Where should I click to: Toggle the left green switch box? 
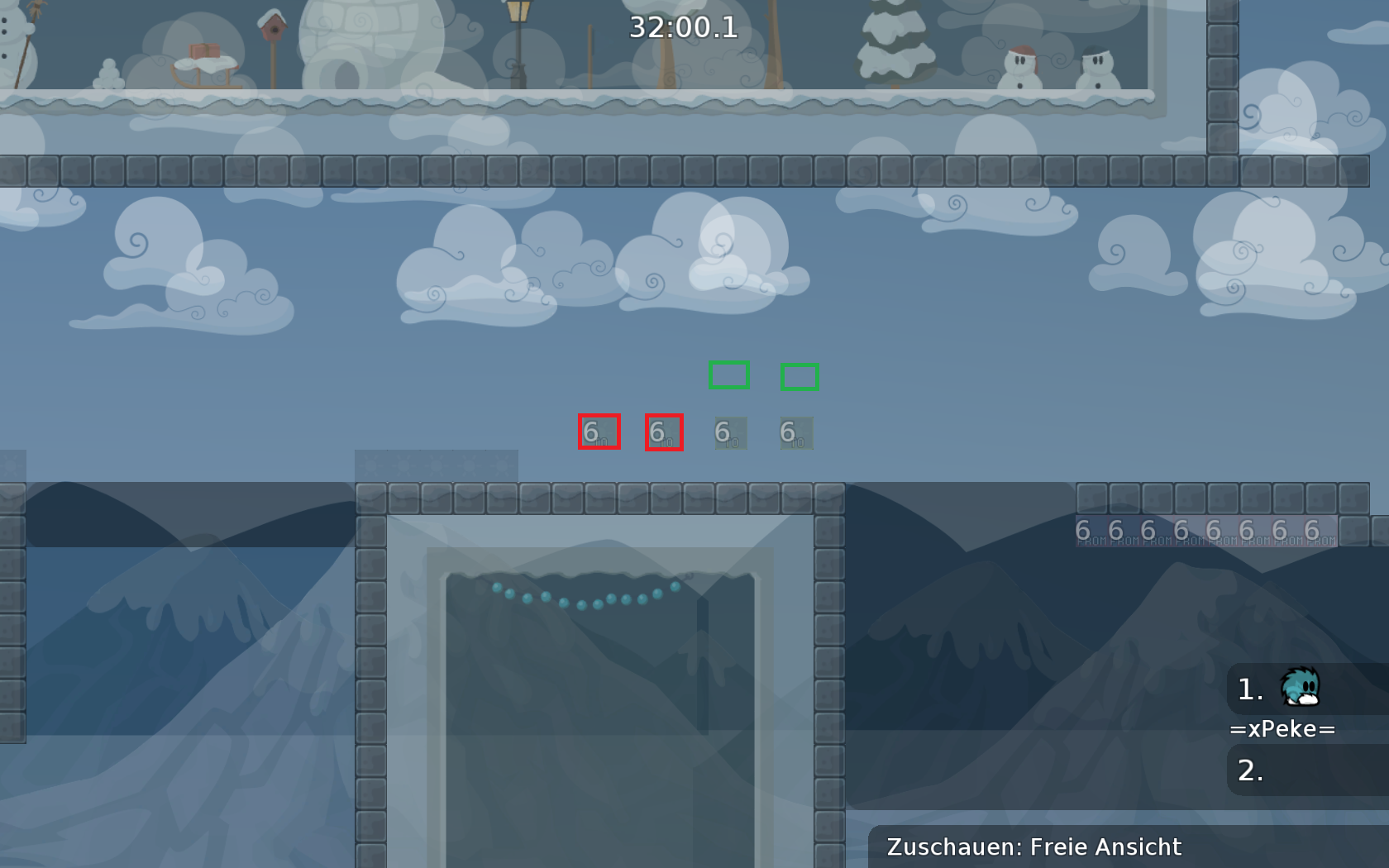tap(729, 376)
